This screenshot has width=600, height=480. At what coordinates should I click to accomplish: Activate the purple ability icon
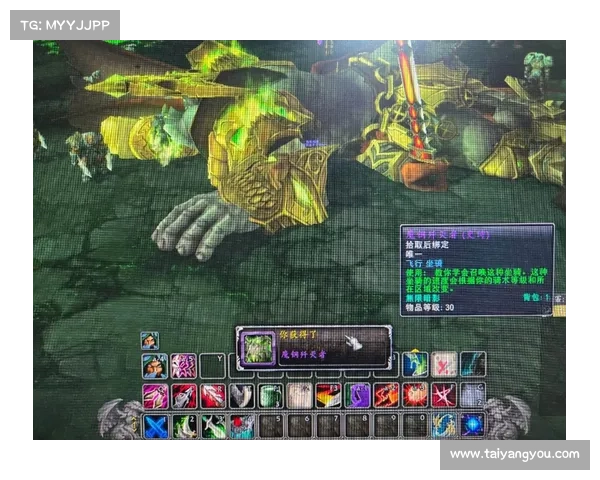coord(358,396)
